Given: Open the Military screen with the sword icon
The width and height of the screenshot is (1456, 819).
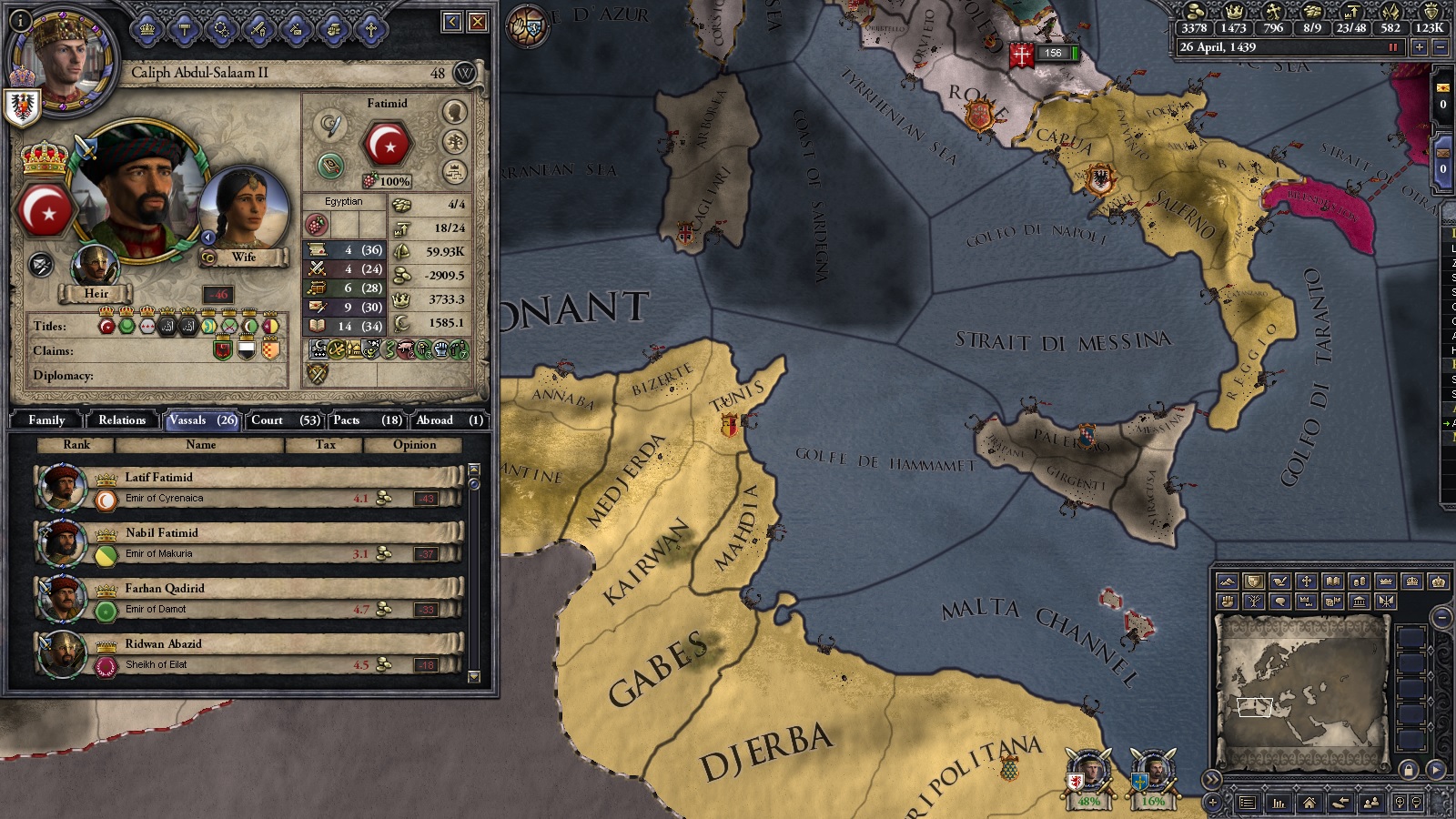Looking at the screenshot, I should [257, 29].
